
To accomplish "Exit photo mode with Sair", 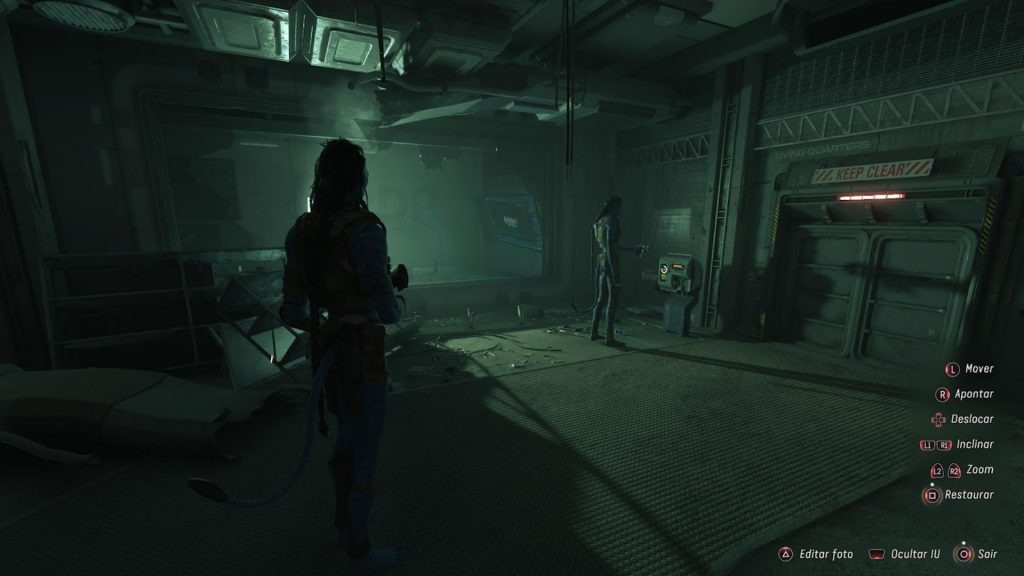I will 976,552.
